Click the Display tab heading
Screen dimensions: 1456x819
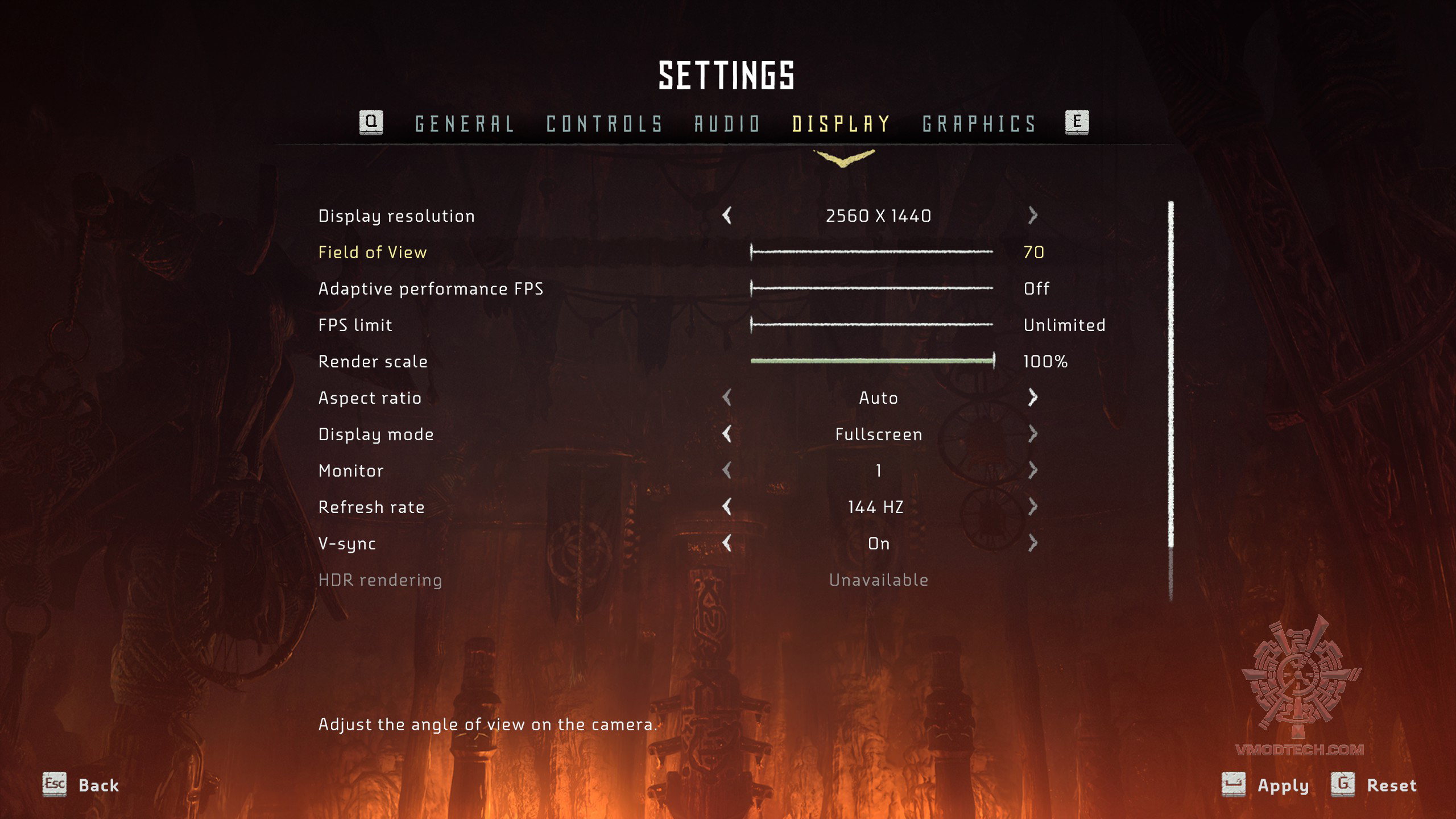(841, 124)
